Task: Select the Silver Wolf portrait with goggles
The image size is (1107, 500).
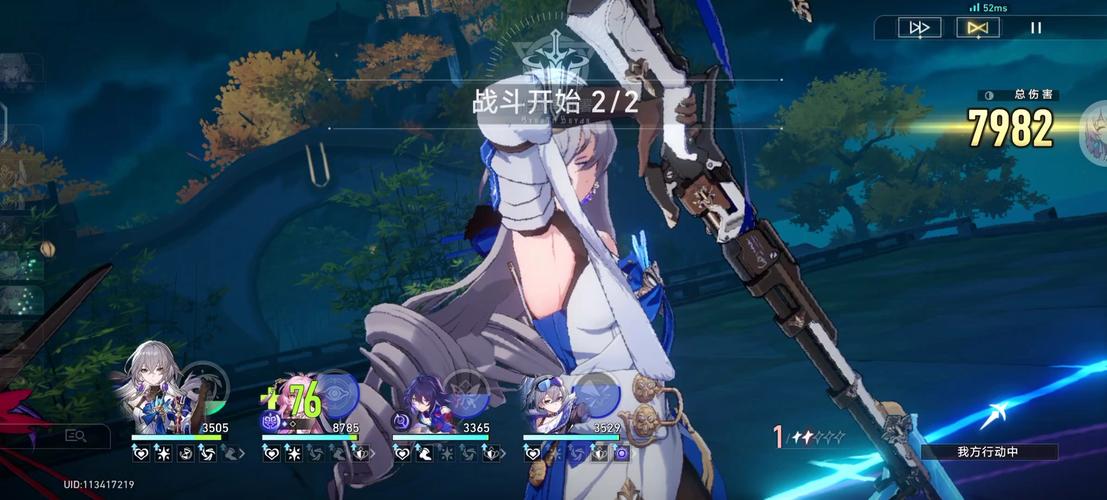Action: tap(548, 395)
